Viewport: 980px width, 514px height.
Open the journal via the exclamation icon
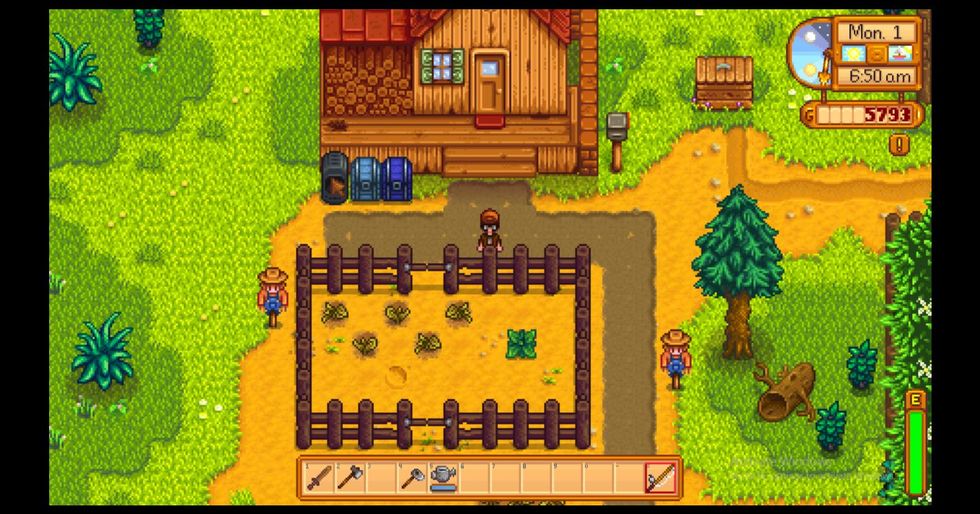coord(898,144)
